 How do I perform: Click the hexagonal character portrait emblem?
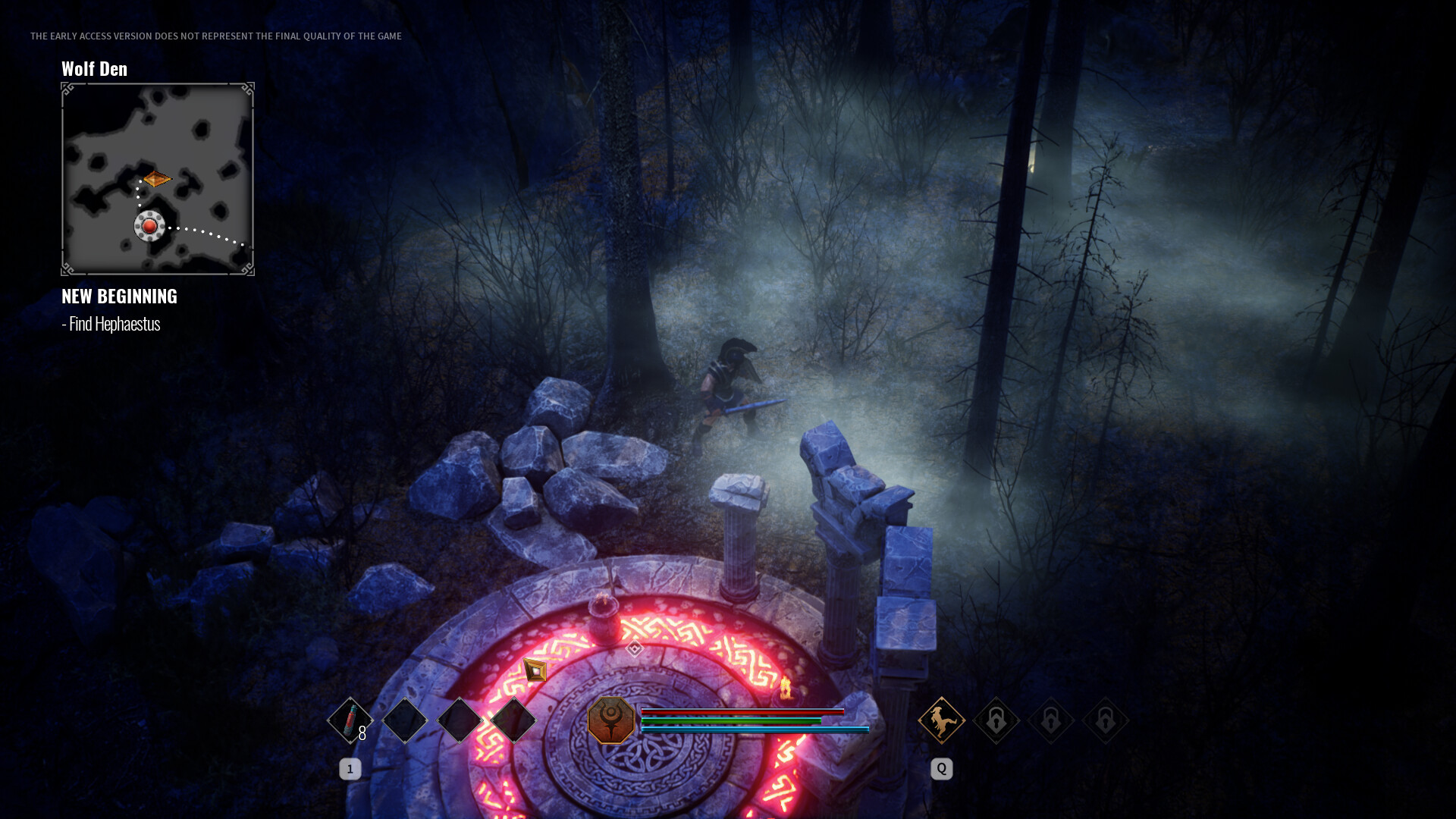click(610, 720)
